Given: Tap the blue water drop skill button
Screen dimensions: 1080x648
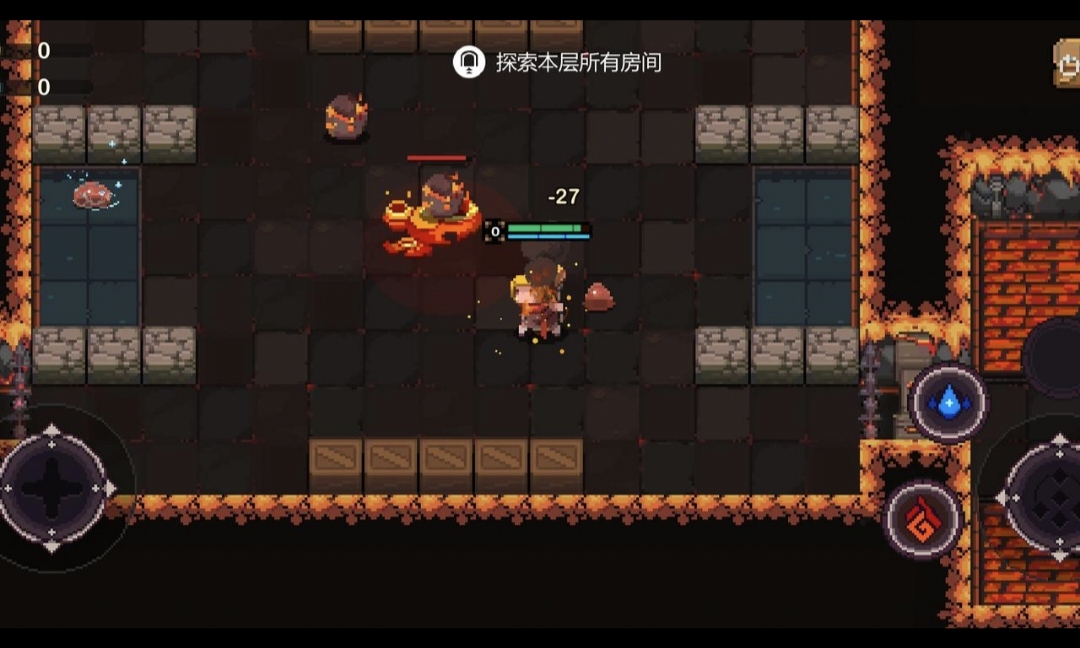Looking at the screenshot, I should pyautogui.click(x=947, y=403).
